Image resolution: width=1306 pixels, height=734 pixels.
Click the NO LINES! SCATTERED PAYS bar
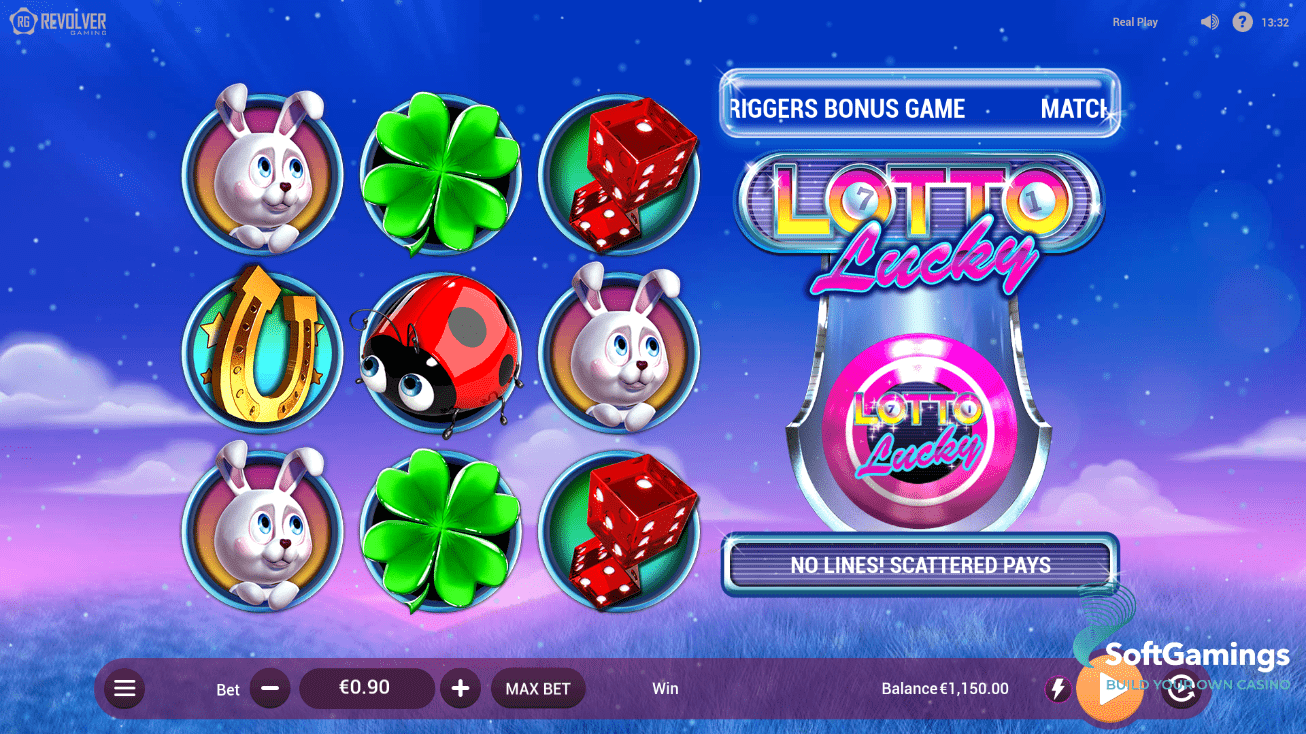tap(920, 565)
